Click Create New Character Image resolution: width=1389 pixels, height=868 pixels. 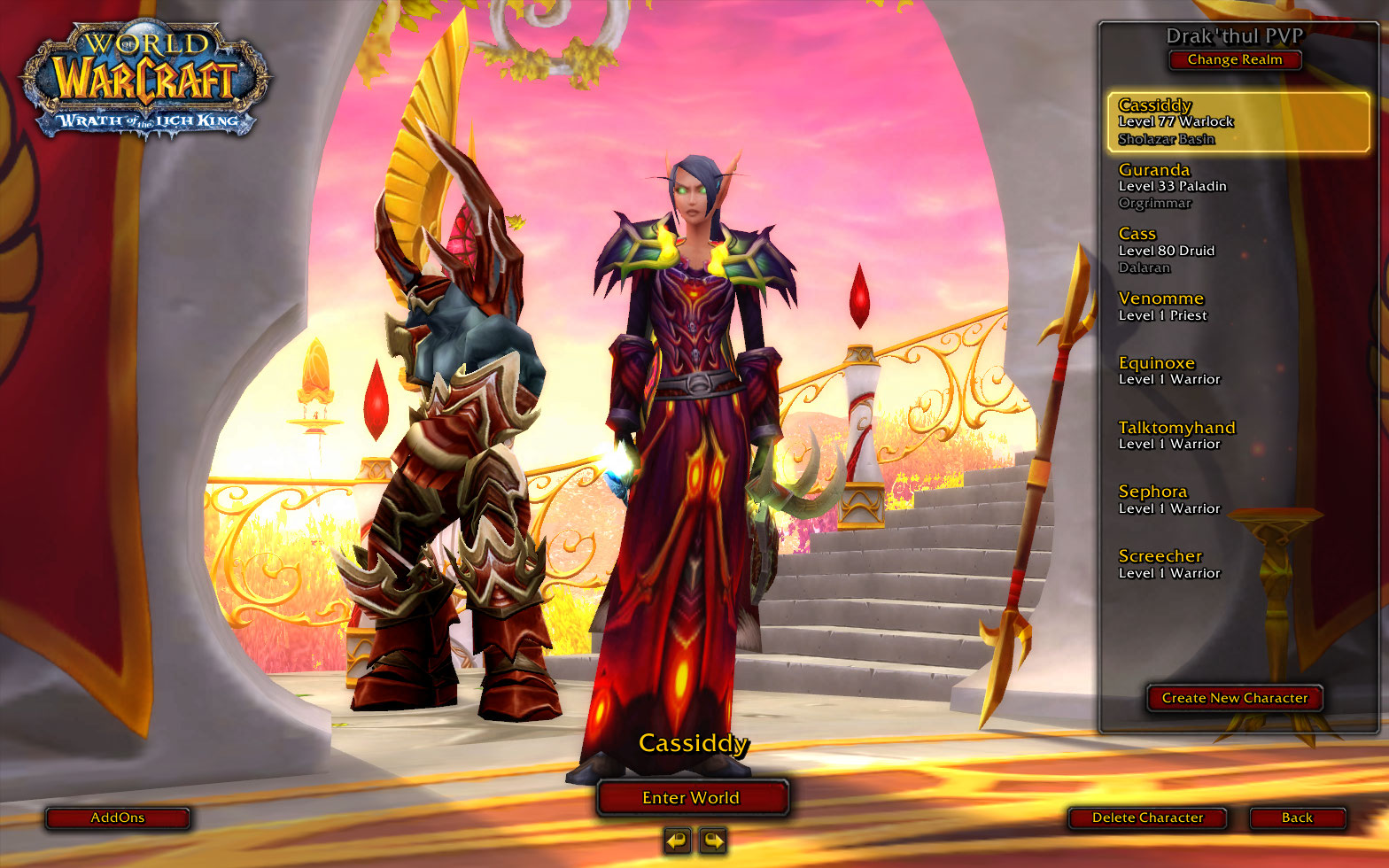click(x=1234, y=698)
